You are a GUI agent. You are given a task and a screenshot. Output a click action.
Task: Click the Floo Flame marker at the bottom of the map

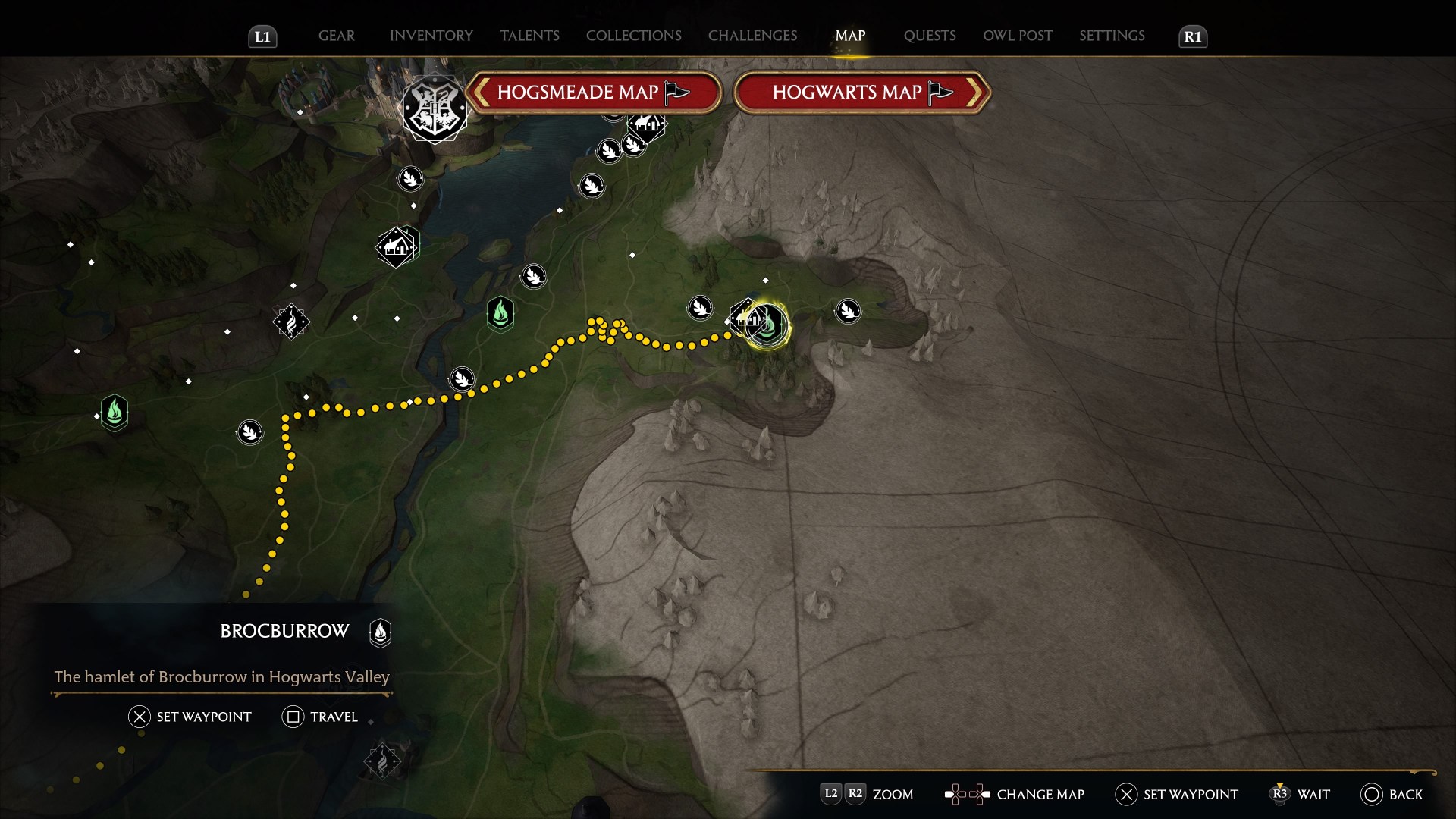pos(382,762)
